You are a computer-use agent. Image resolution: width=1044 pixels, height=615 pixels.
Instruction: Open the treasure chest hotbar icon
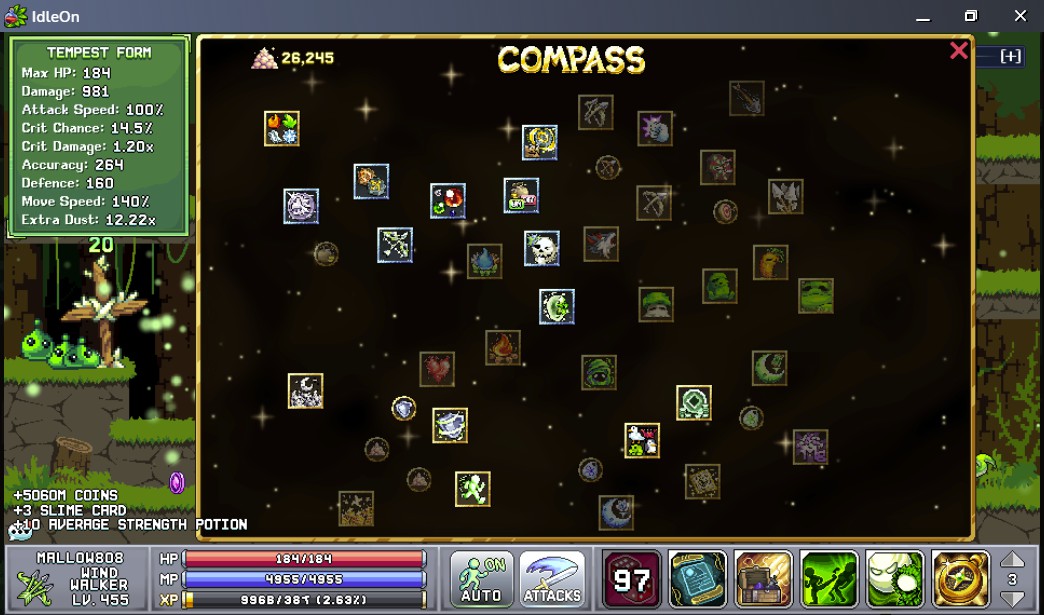pyautogui.click(x=763, y=579)
